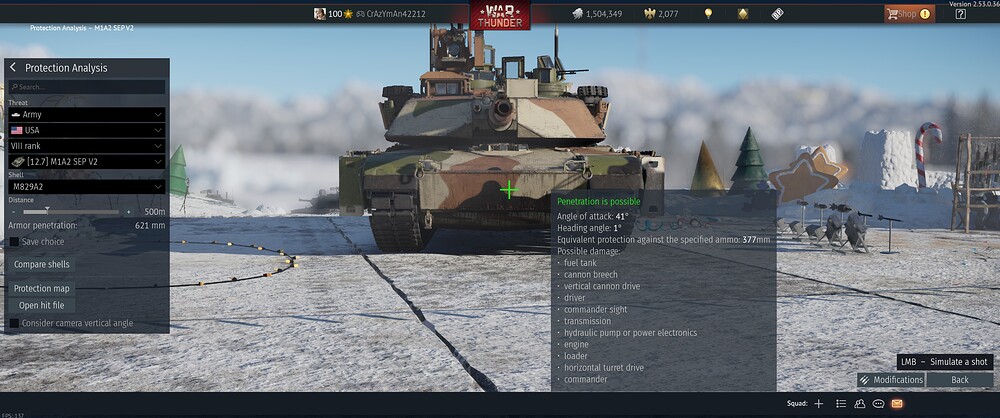The image size is (1000, 418).
Task: Click the Back button
Action: [960, 380]
